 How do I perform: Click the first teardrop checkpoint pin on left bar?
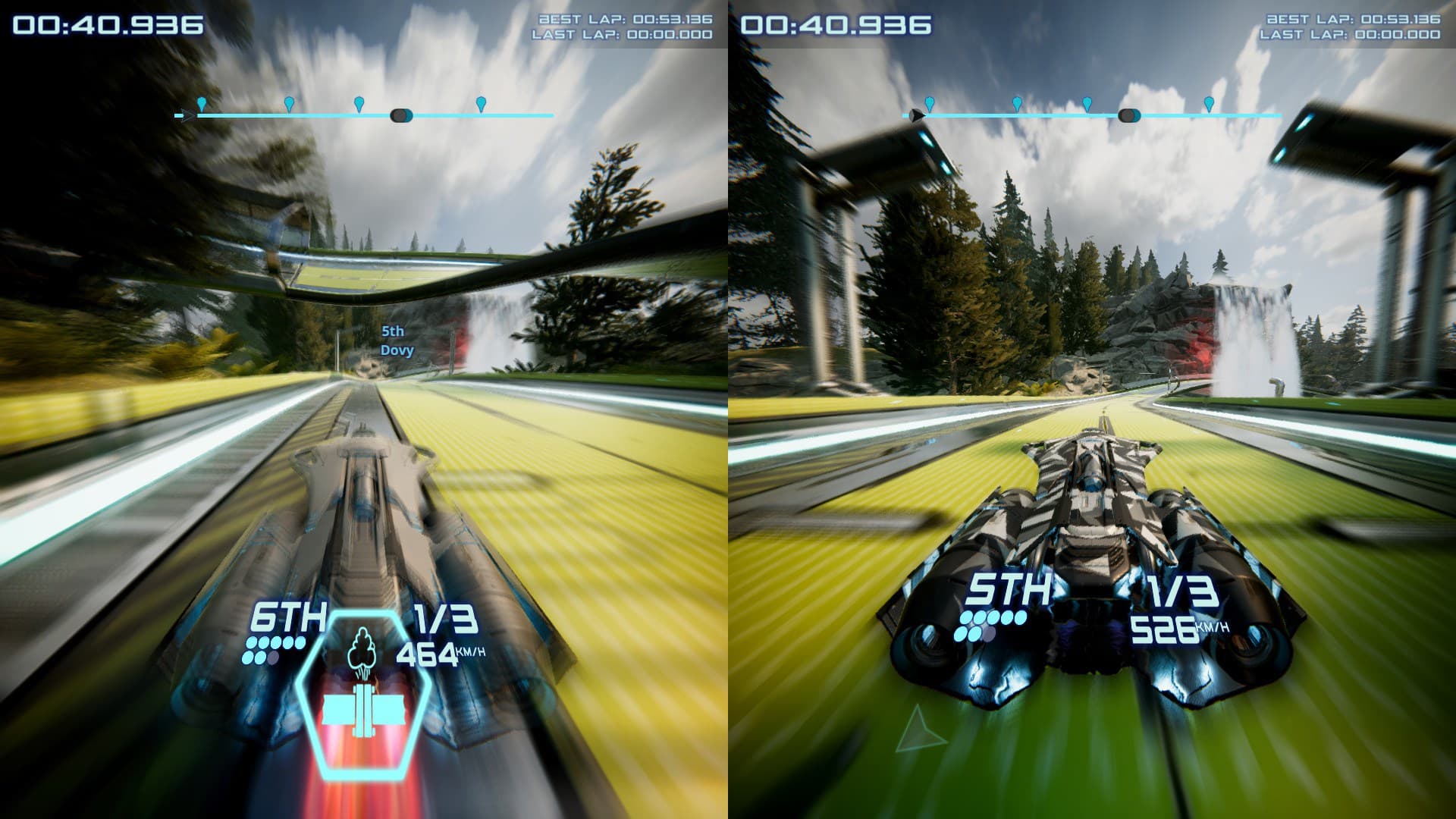(x=202, y=103)
